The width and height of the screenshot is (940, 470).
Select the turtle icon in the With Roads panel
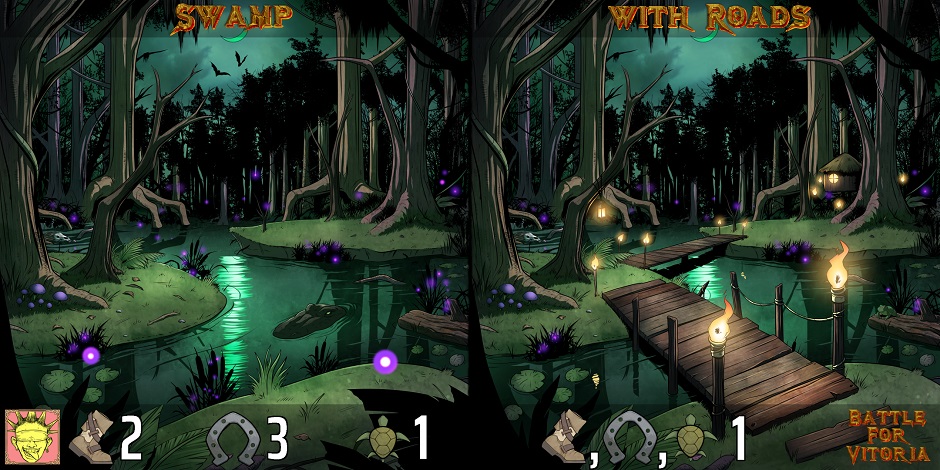pos(693,438)
